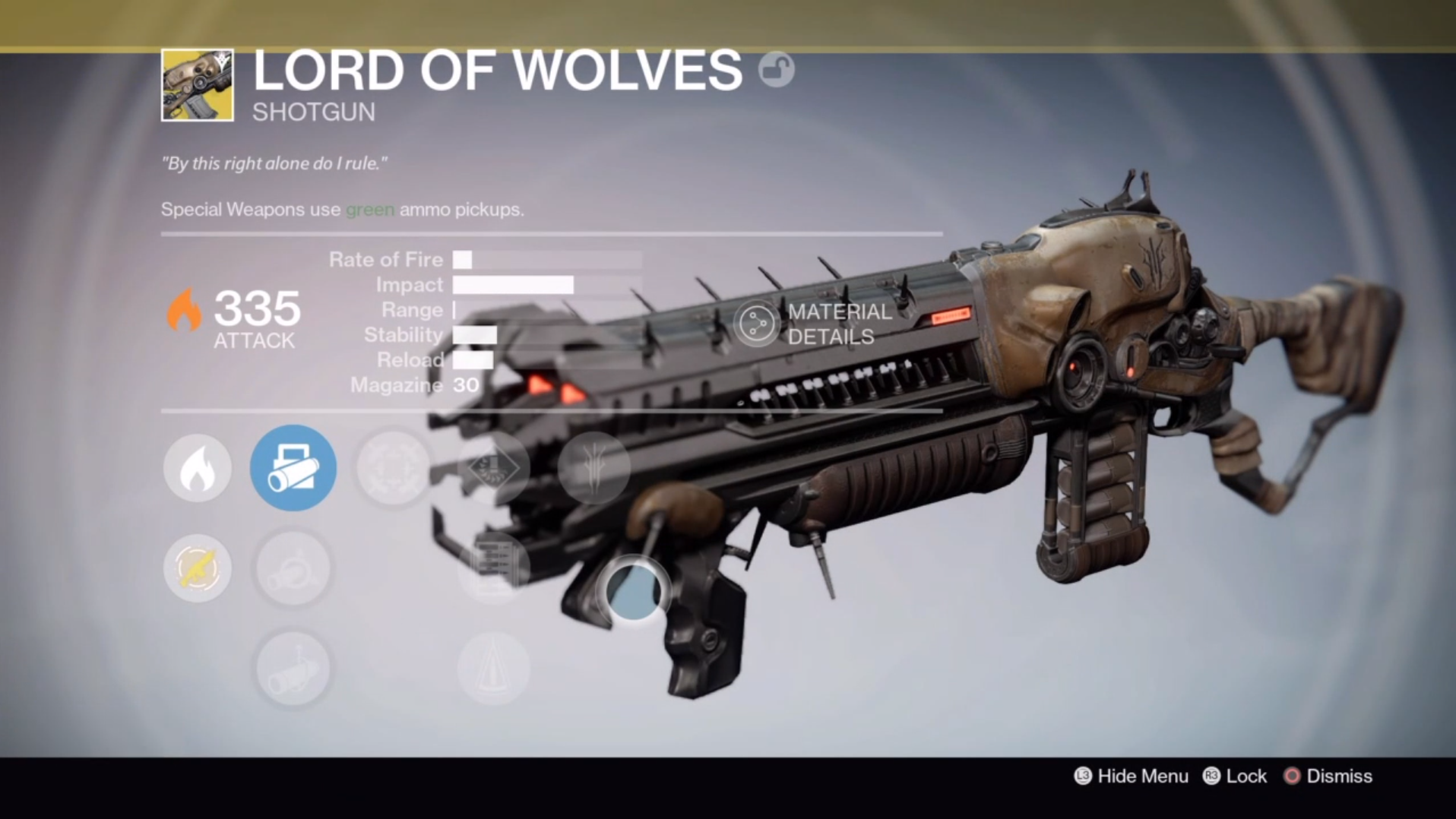
Task: Select the solar flame damage node
Action: (x=197, y=468)
